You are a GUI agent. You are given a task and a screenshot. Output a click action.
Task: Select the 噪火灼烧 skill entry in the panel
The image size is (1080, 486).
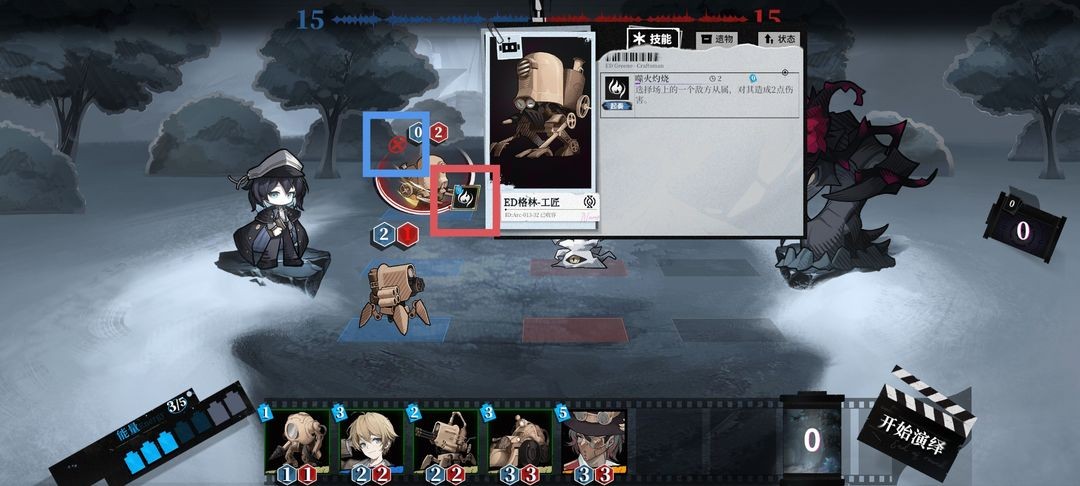point(700,93)
